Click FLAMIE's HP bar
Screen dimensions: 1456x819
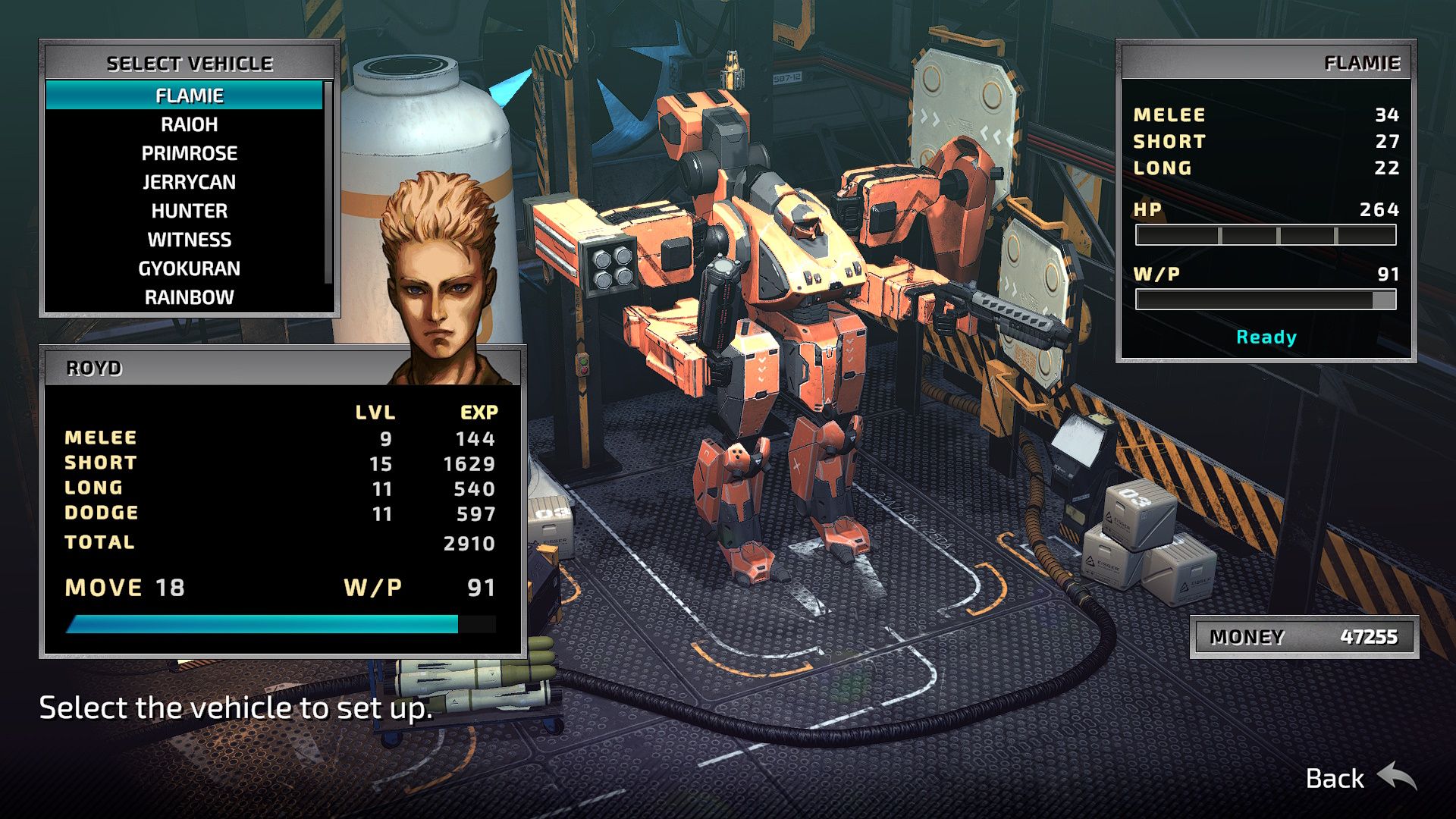tap(1266, 234)
